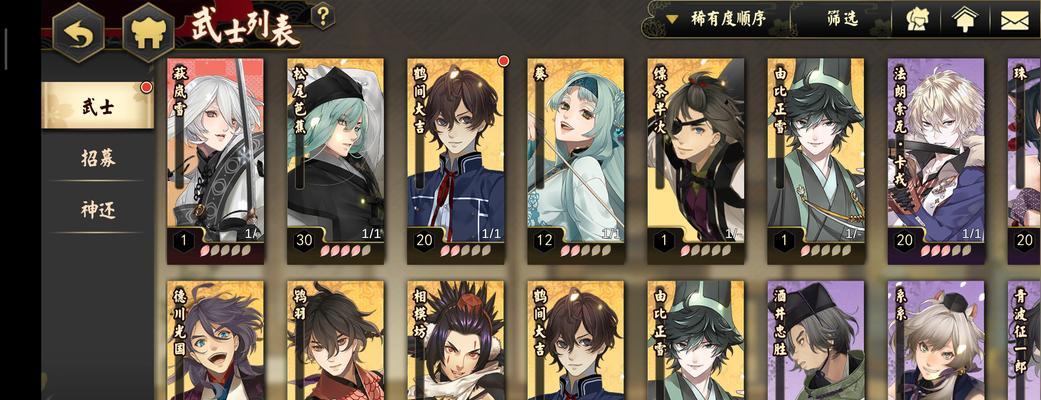1041x400 pixels.
Task: Select the 鸦羽 samurai card
Action: click(335, 342)
